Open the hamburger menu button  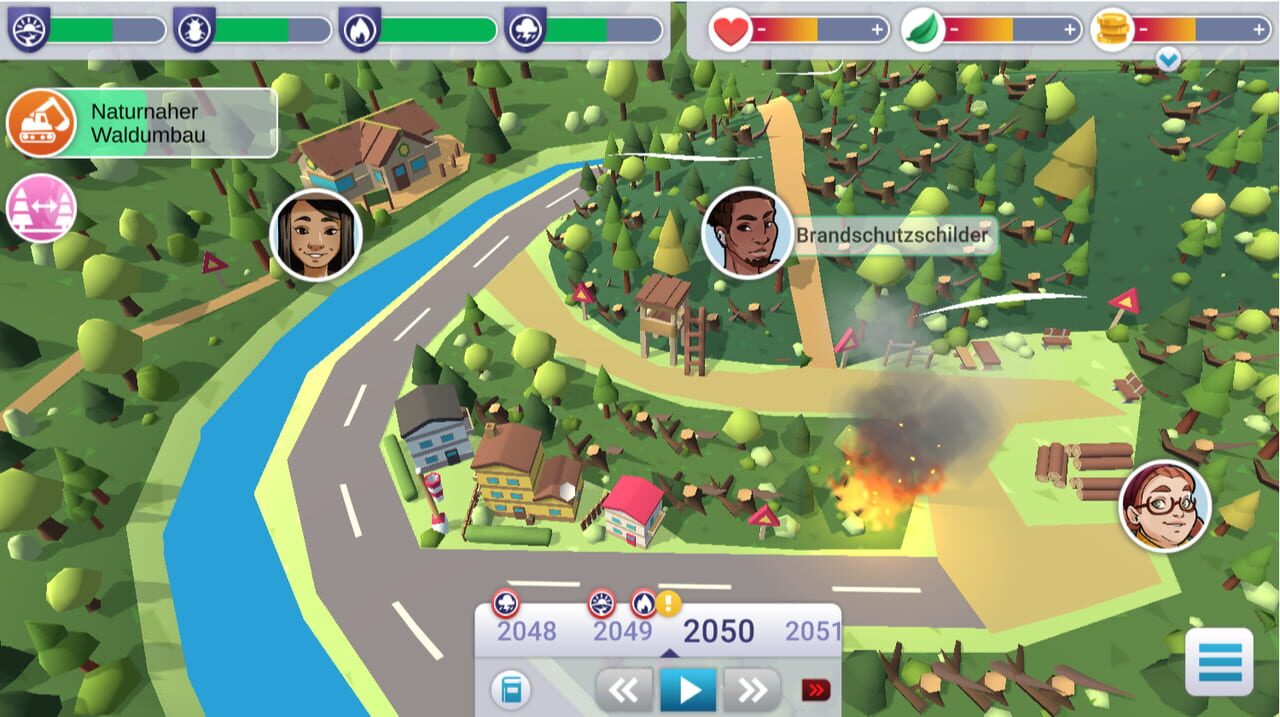pos(1218,662)
